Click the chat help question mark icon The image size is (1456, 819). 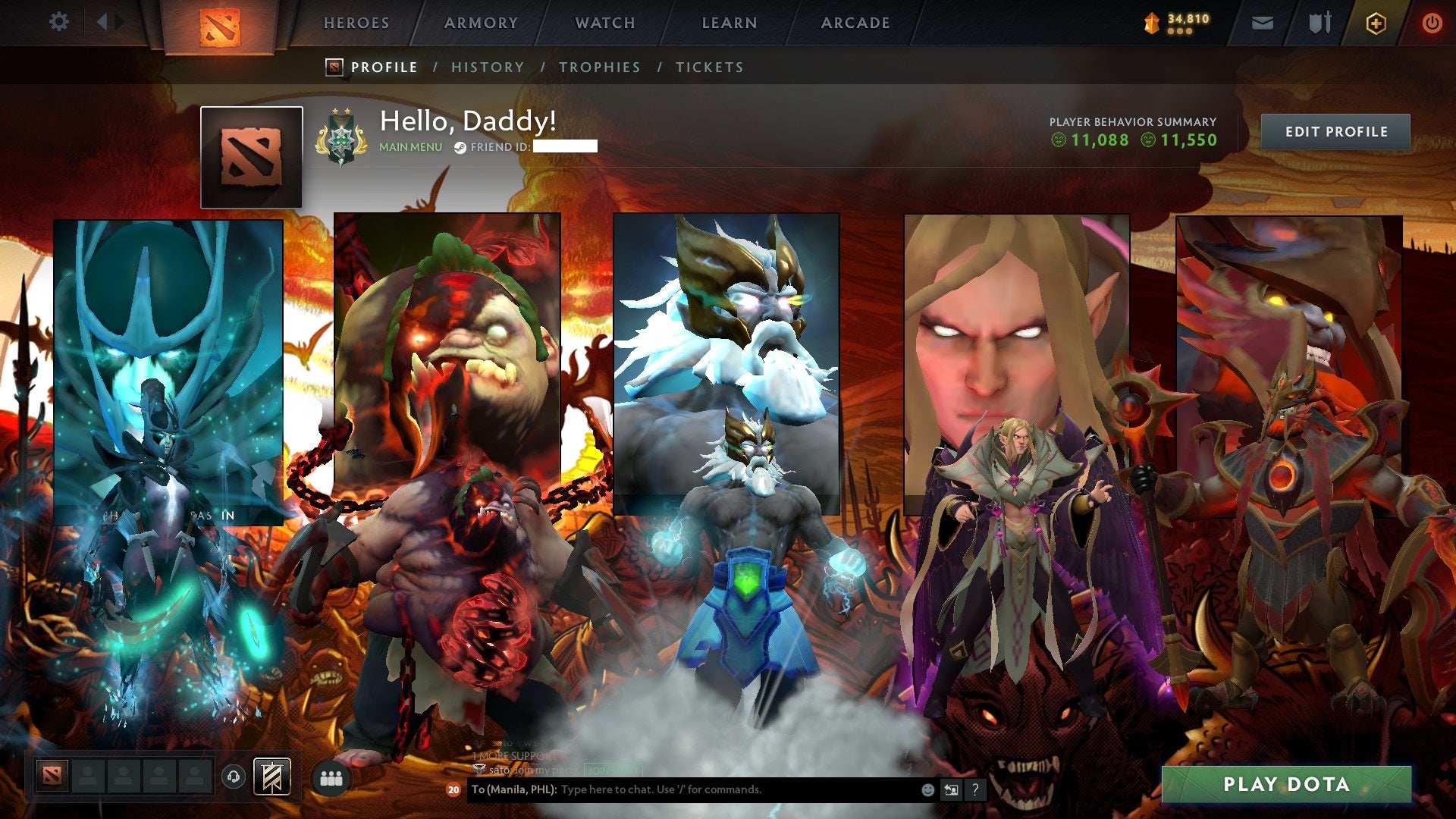[974, 789]
